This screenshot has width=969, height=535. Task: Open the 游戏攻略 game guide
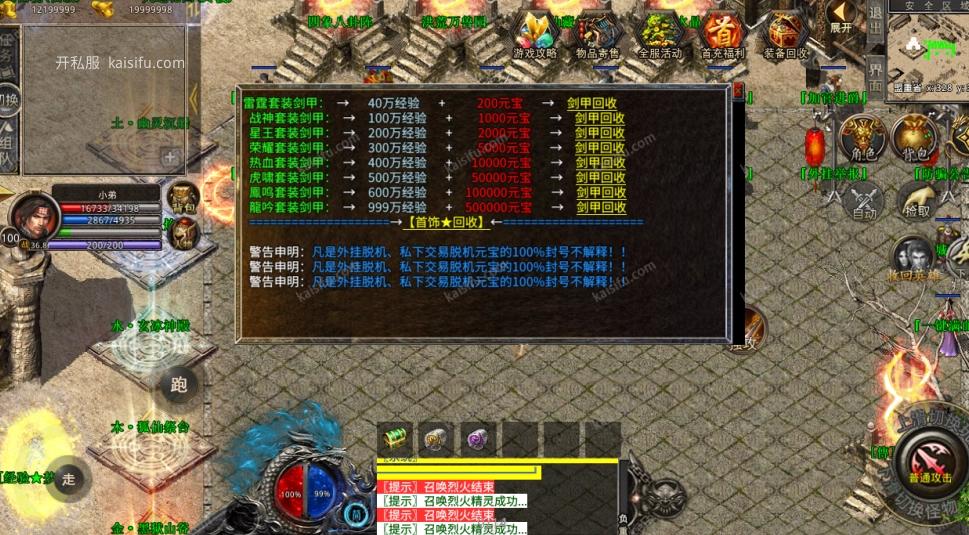pos(535,36)
